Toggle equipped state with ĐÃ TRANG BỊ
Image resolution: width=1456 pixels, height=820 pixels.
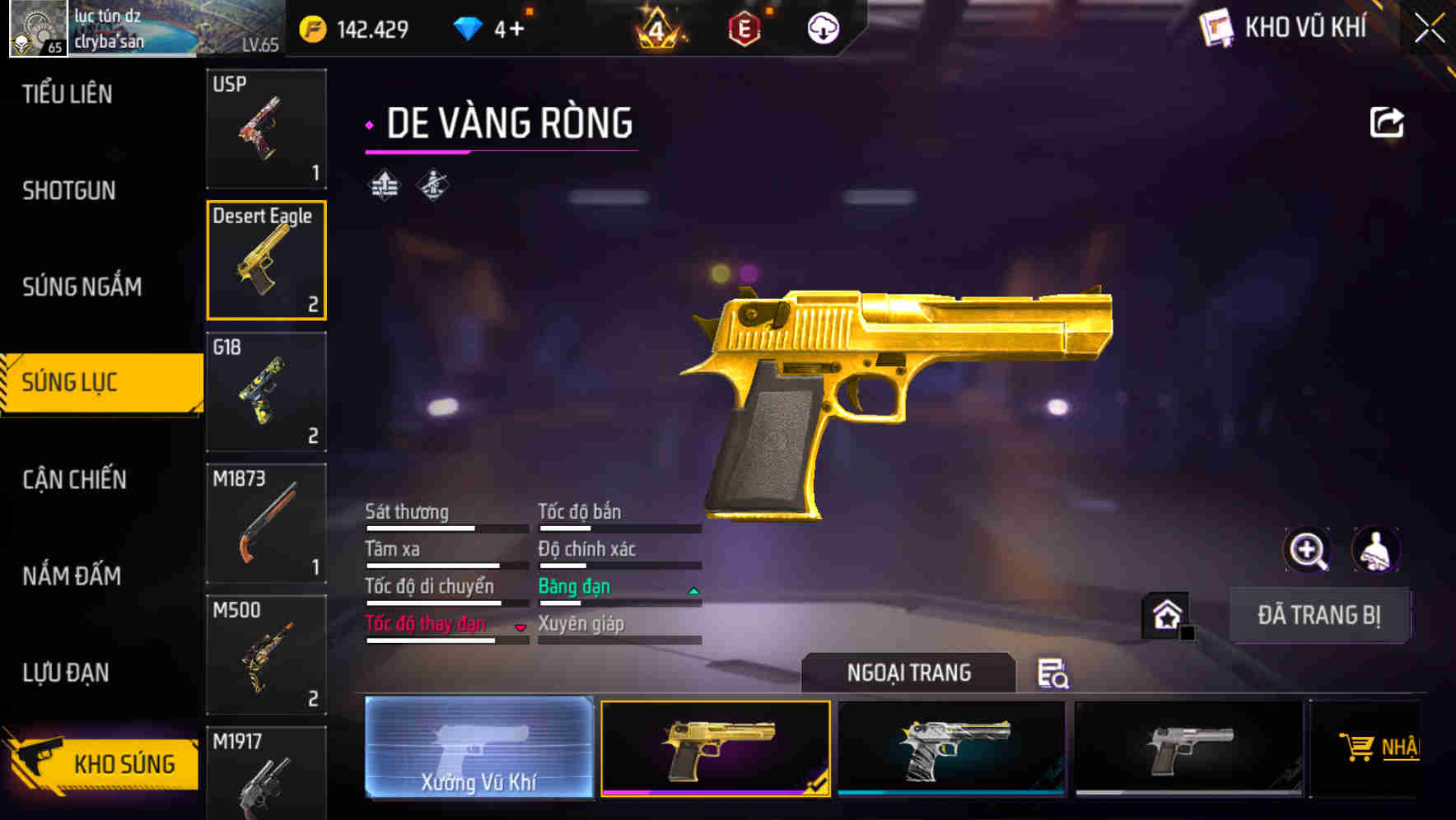tap(1318, 615)
